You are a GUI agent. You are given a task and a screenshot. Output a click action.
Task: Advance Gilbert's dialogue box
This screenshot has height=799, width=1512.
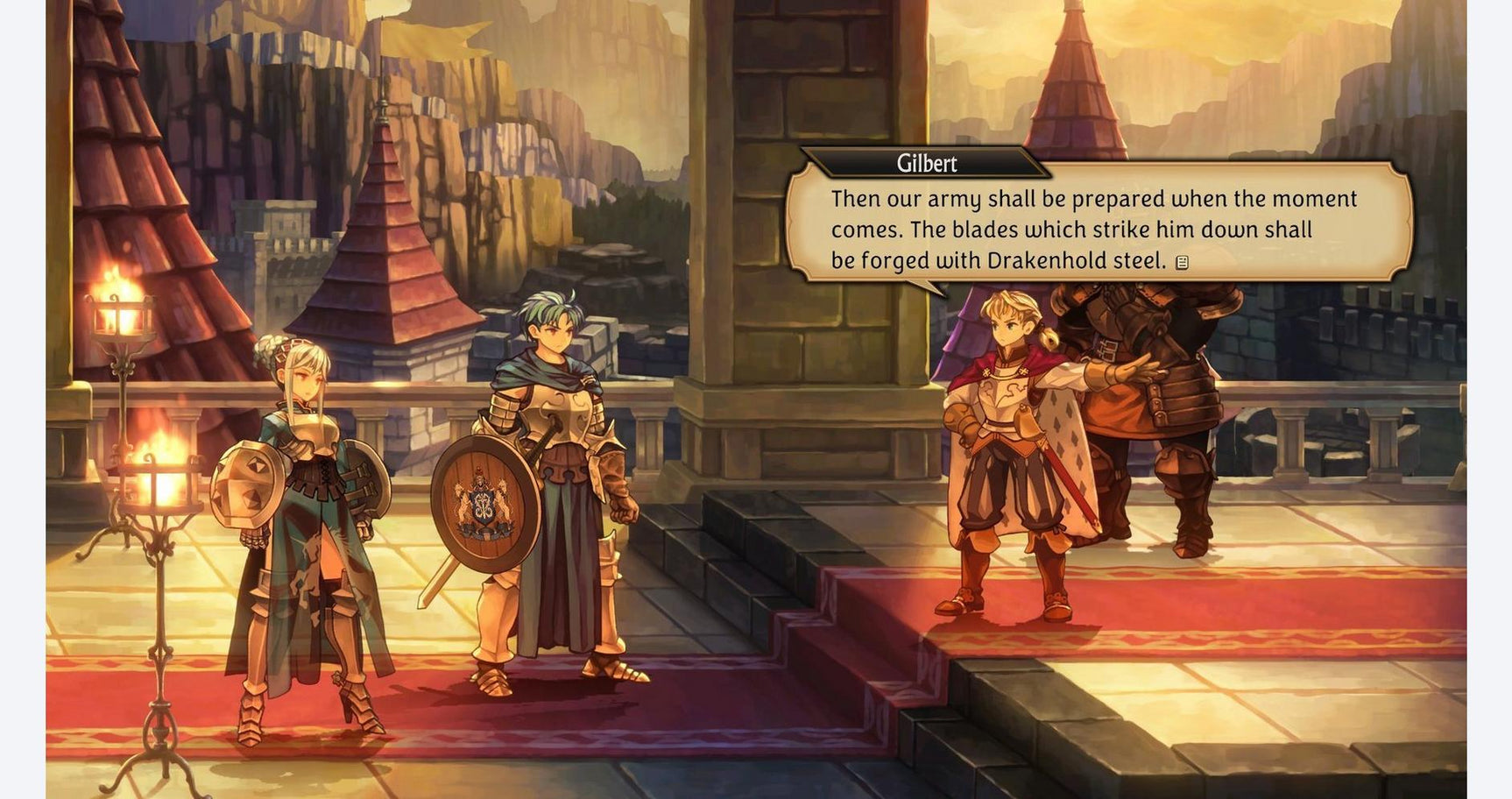pyautogui.click(x=1097, y=229)
